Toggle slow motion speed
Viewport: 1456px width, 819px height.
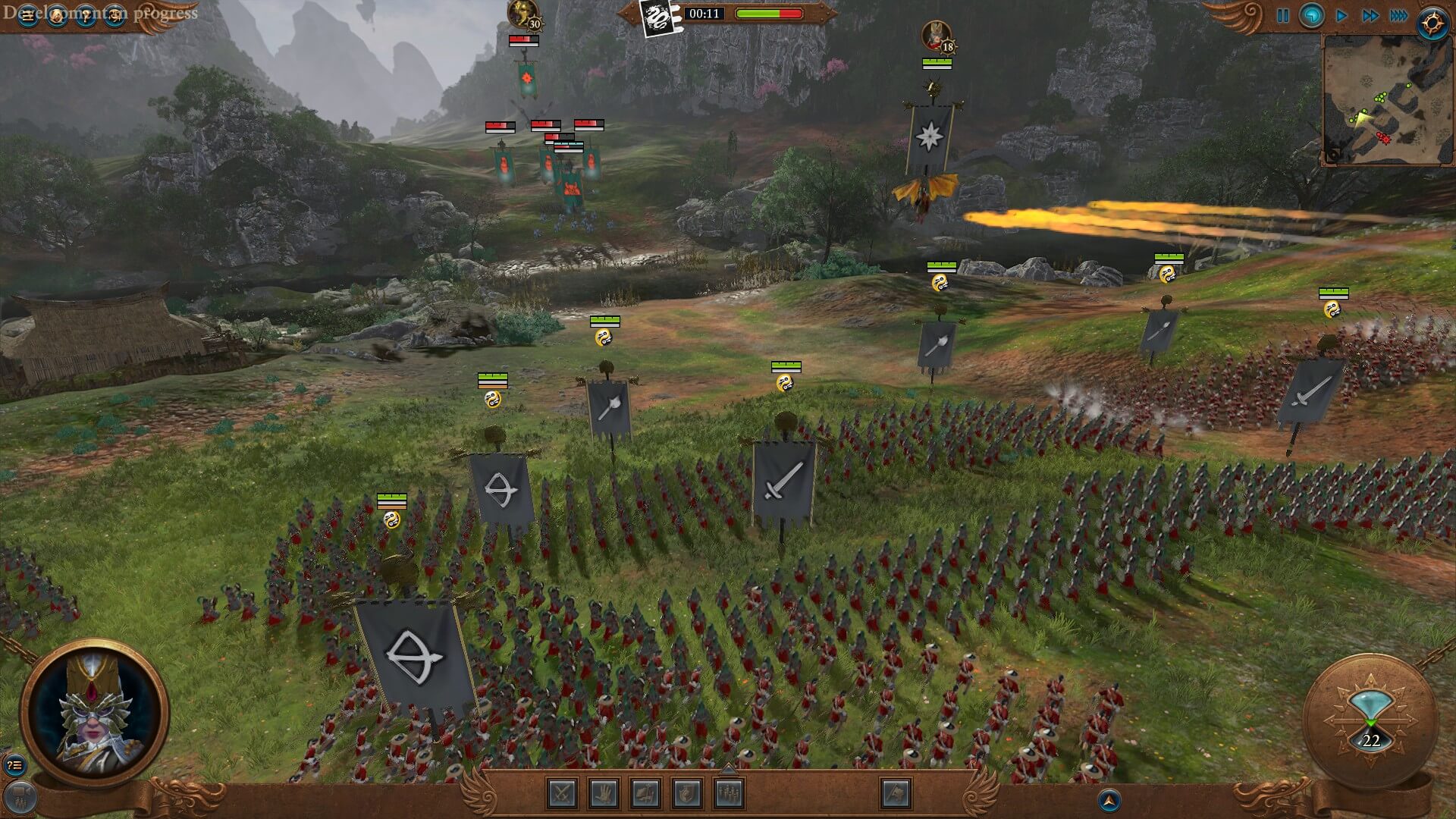pyautogui.click(x=1311, y=16)
